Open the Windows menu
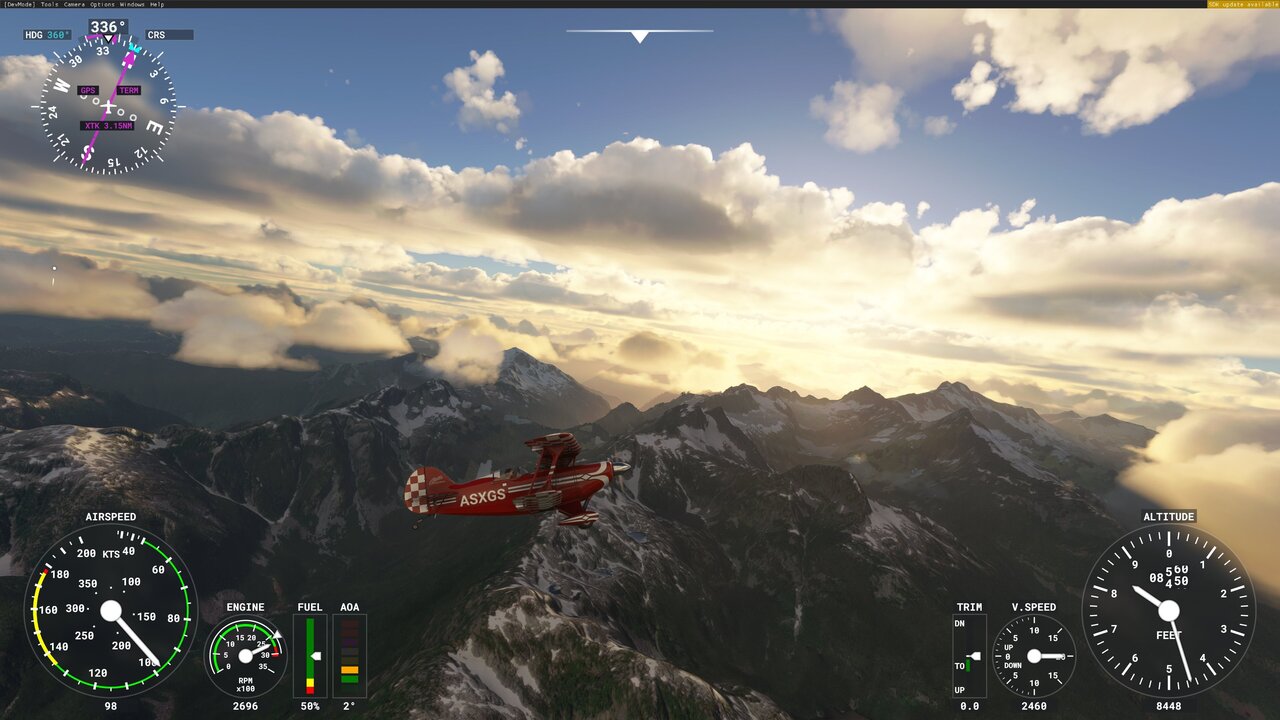 coord(131,4)
